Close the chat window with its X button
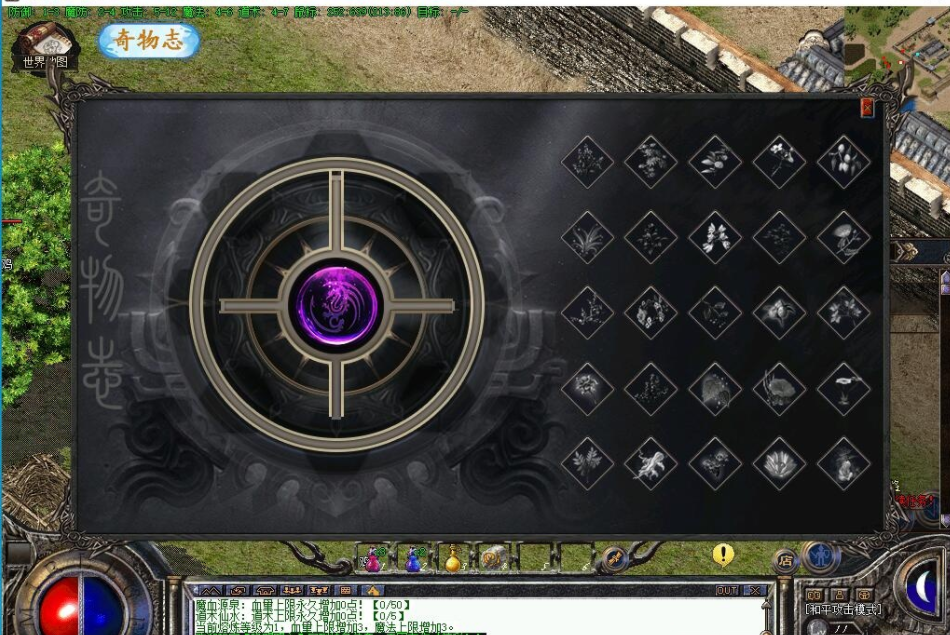Image resolution: width=950 pixels, height=635 pixels. point(755,590)
